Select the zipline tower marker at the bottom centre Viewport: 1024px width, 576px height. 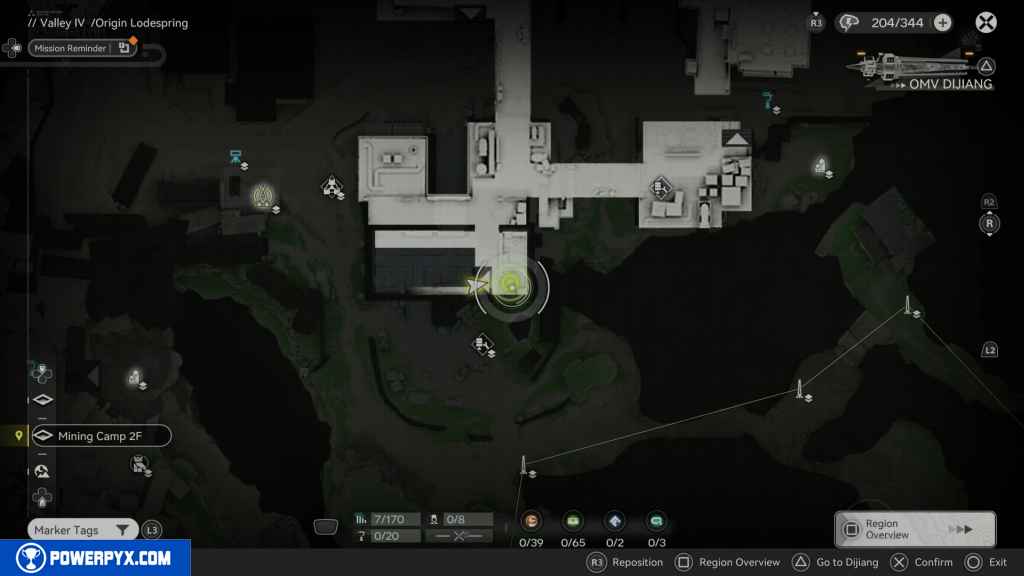pos(523,465)
